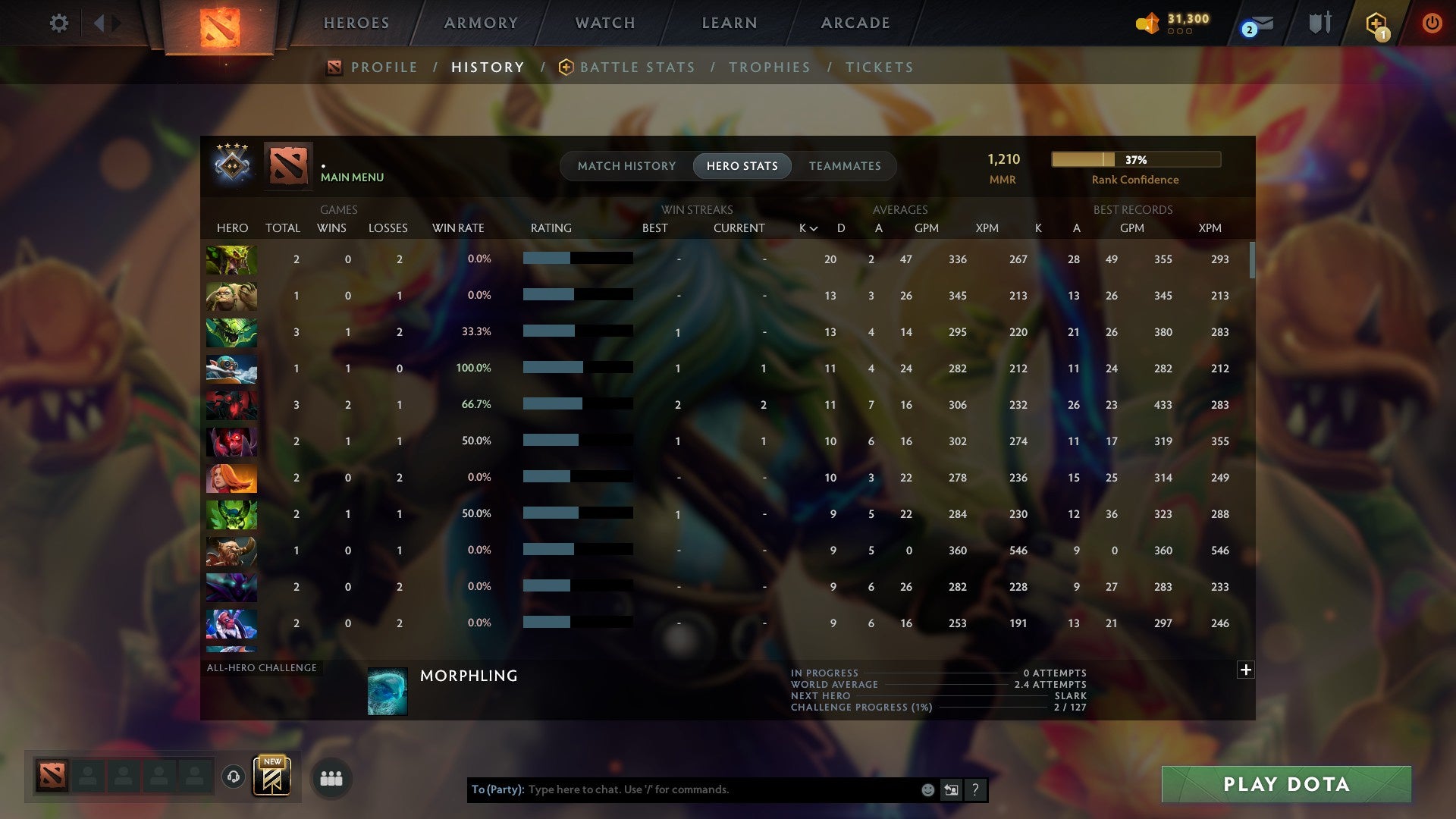Select Lina's portrait in the hero stats list
The width and height of the screenshot is (1456, 819).
(x=231, y=478)
